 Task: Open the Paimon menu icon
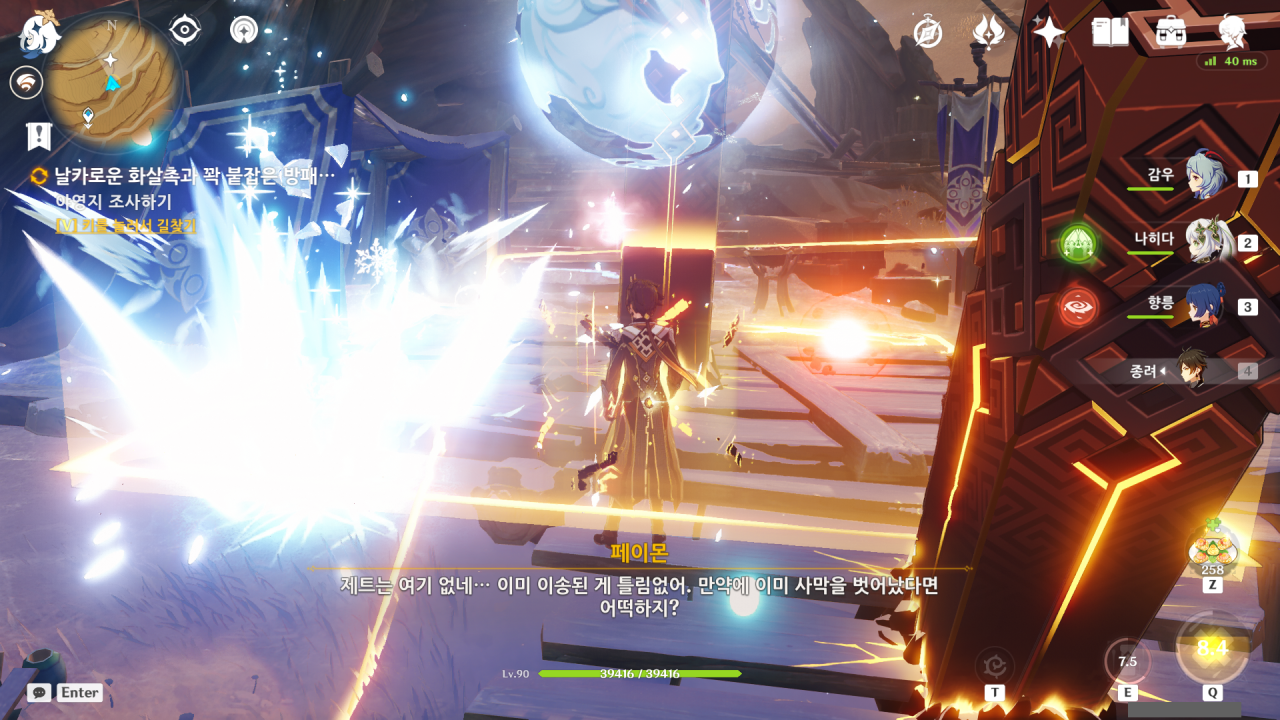tap(41, 31)
